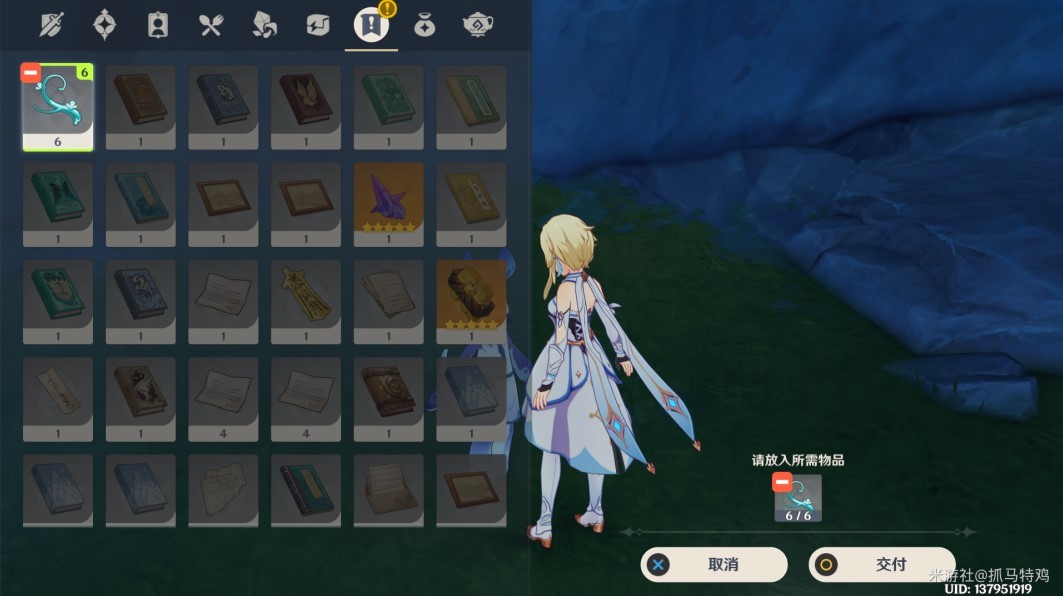1063x596 pixels.
Task: Select the golden ornate bookmark item
Action: tap(305, 295)
